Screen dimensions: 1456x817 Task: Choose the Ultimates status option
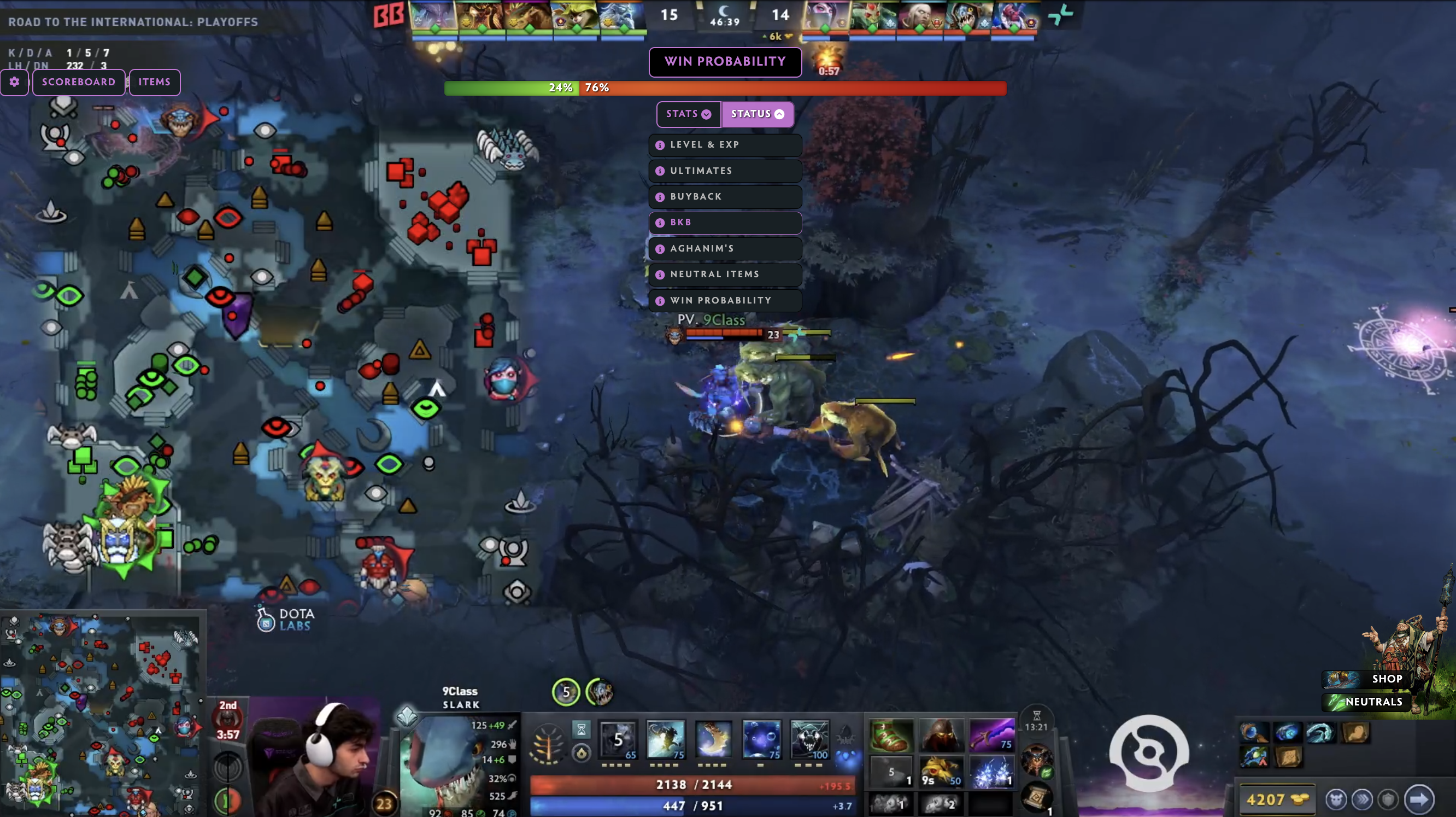point(725,171)
